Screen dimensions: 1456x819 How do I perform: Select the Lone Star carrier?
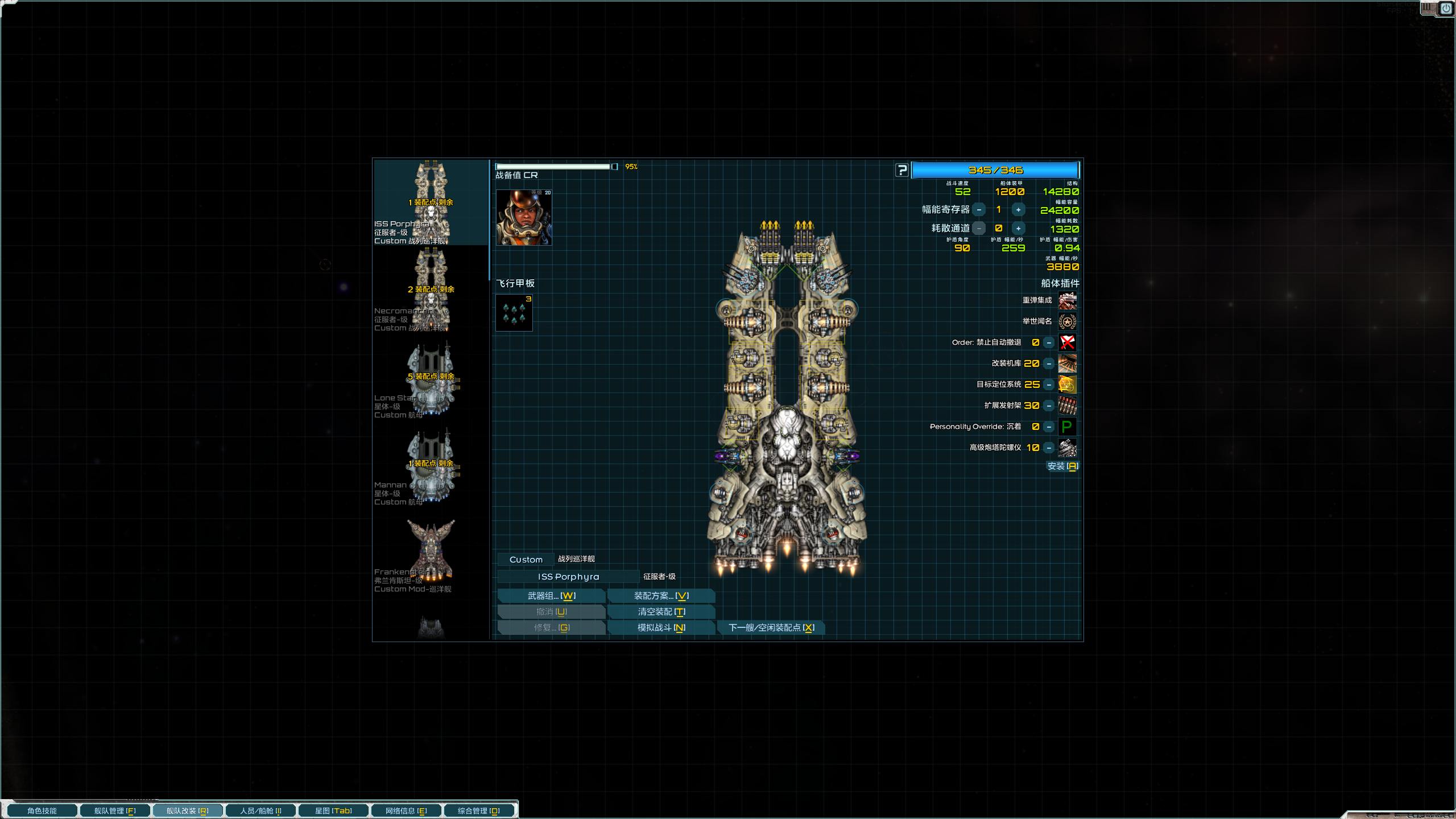click(x=431, y=377)
